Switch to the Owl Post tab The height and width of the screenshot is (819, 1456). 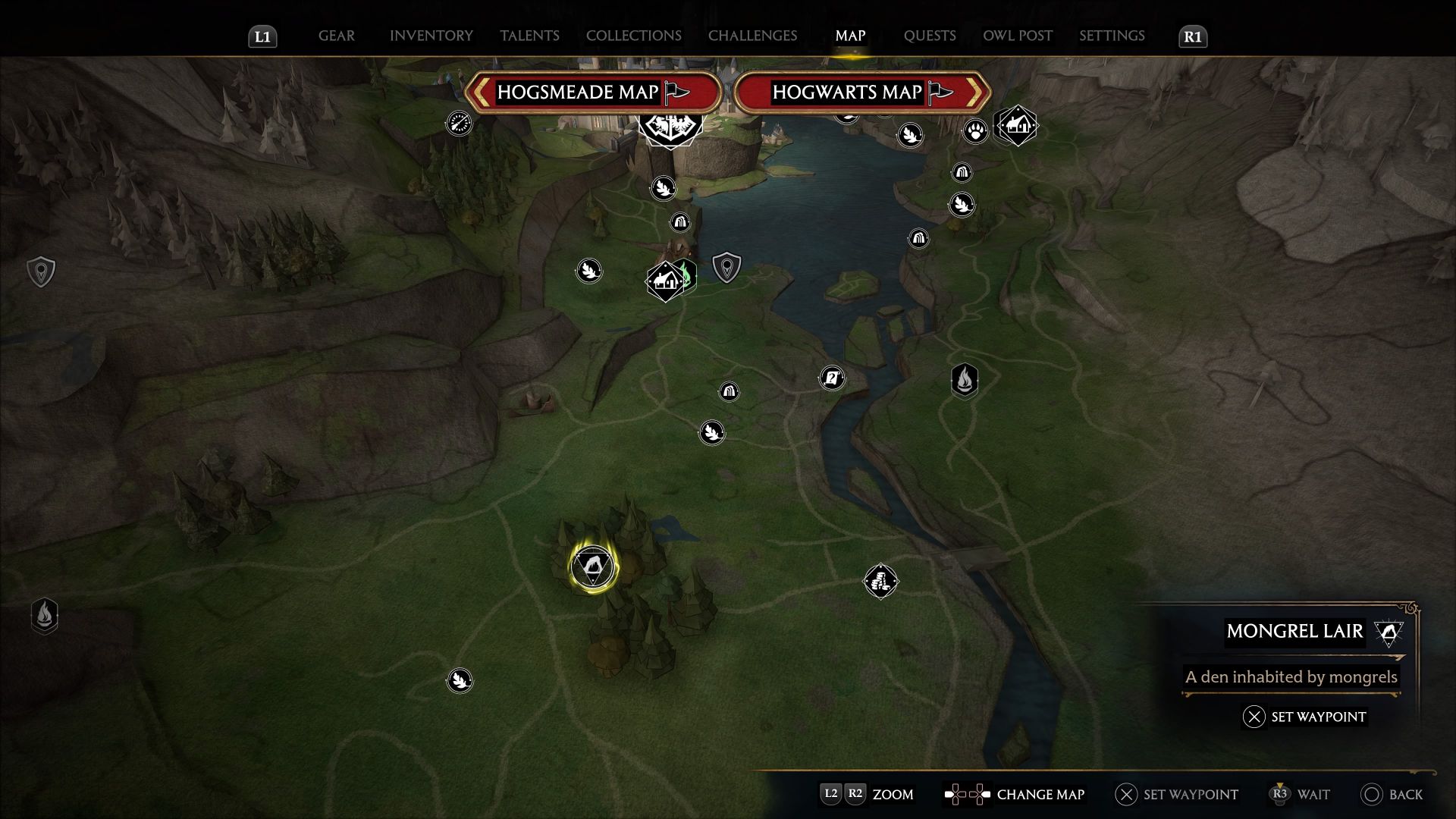1017,36
